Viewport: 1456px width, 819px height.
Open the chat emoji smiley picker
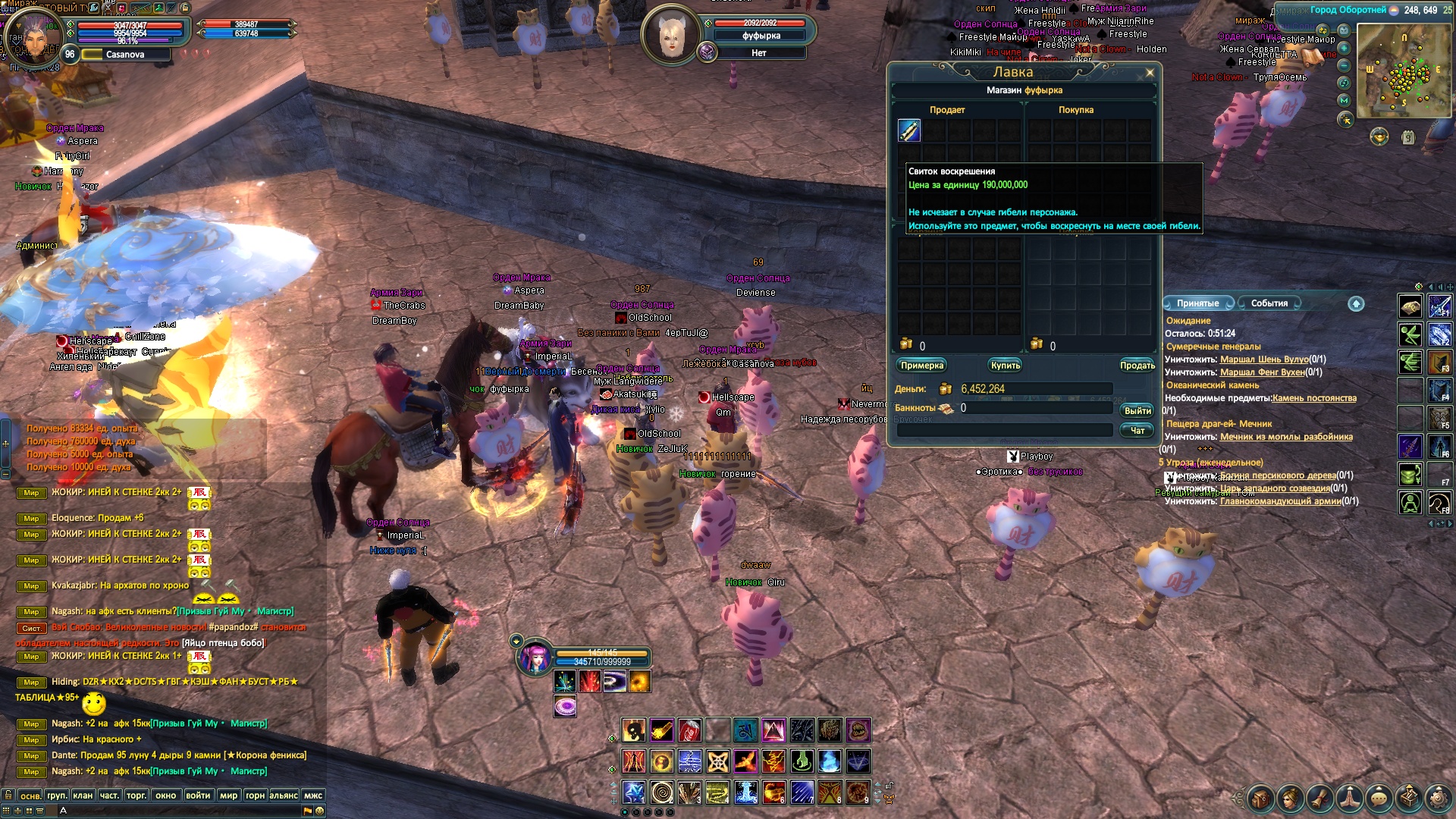pyautogui.click(x=320, y=811)
